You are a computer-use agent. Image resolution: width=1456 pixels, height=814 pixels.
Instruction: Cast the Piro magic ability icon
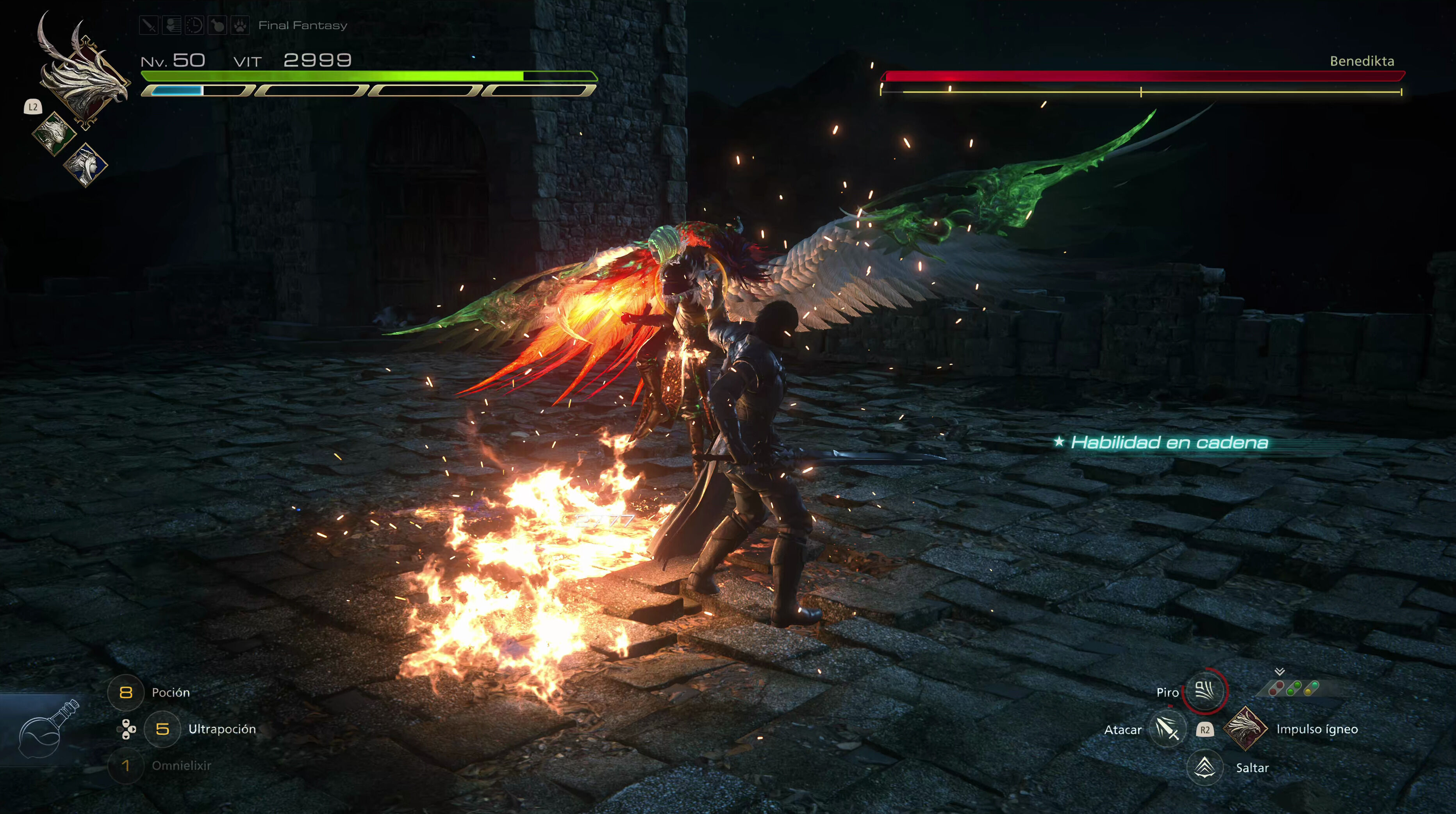point(1204,690)
